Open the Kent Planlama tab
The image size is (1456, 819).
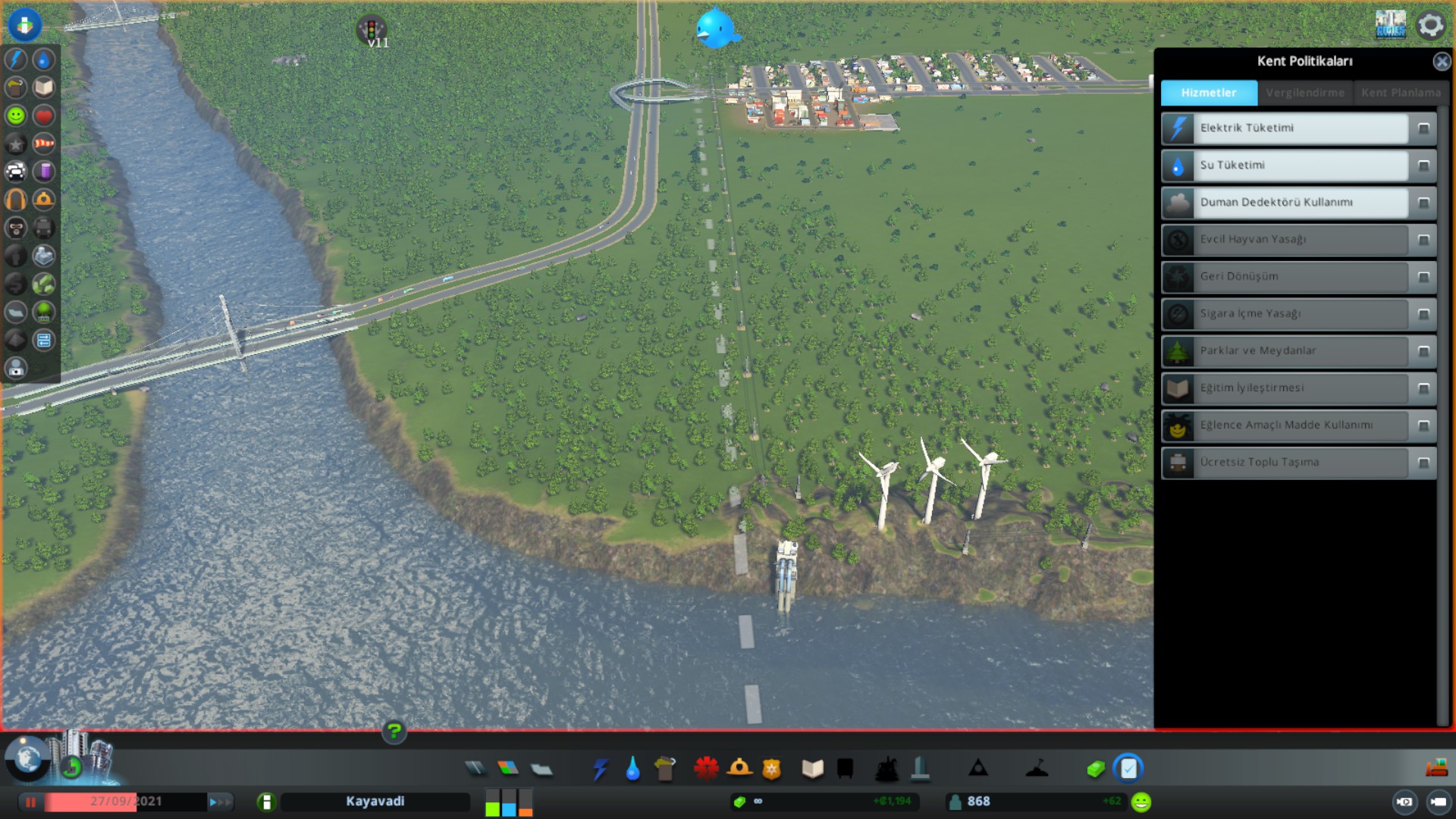coord(1401,93)
